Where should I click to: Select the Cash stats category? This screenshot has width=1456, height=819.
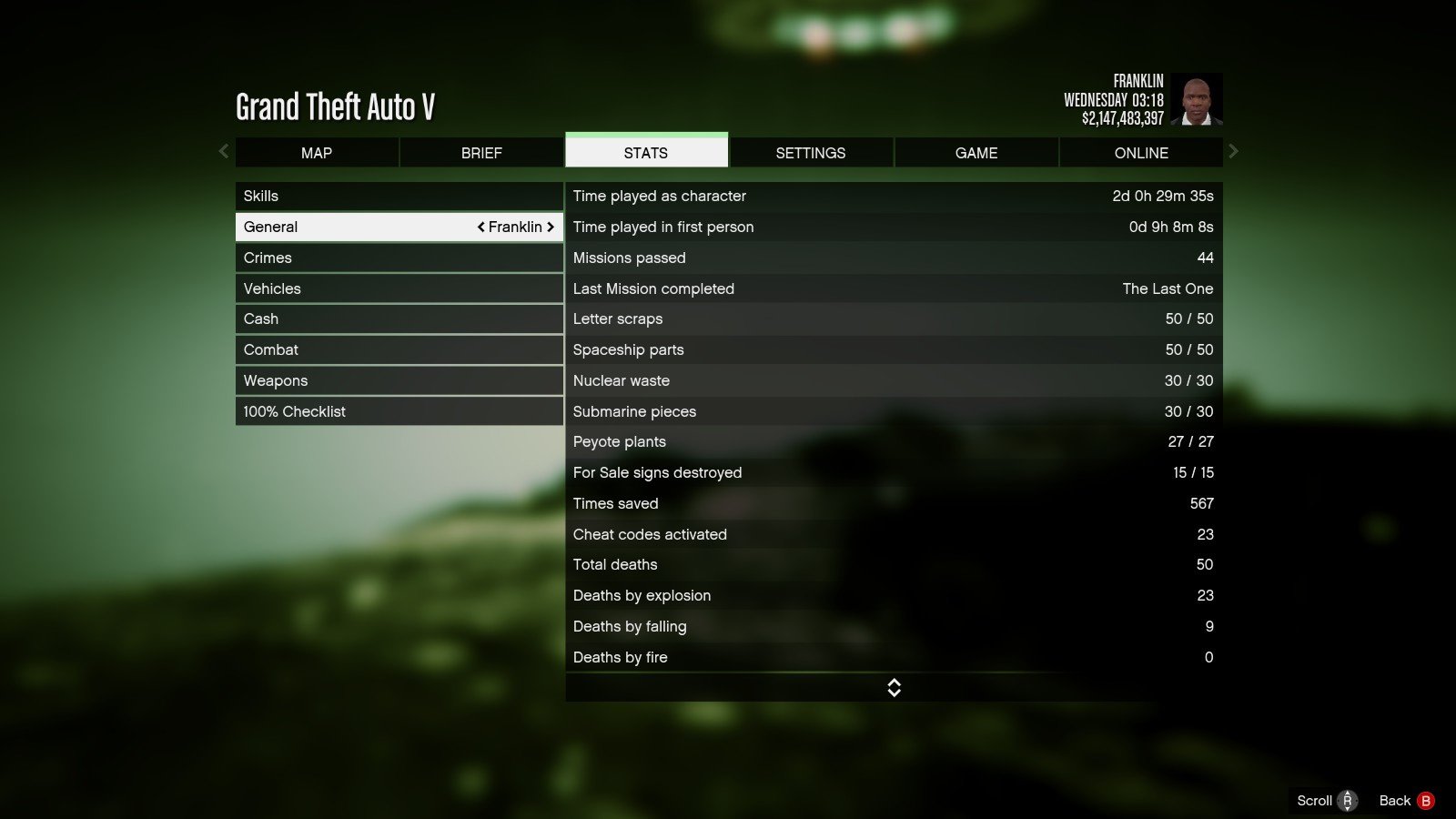click(400, 318)
